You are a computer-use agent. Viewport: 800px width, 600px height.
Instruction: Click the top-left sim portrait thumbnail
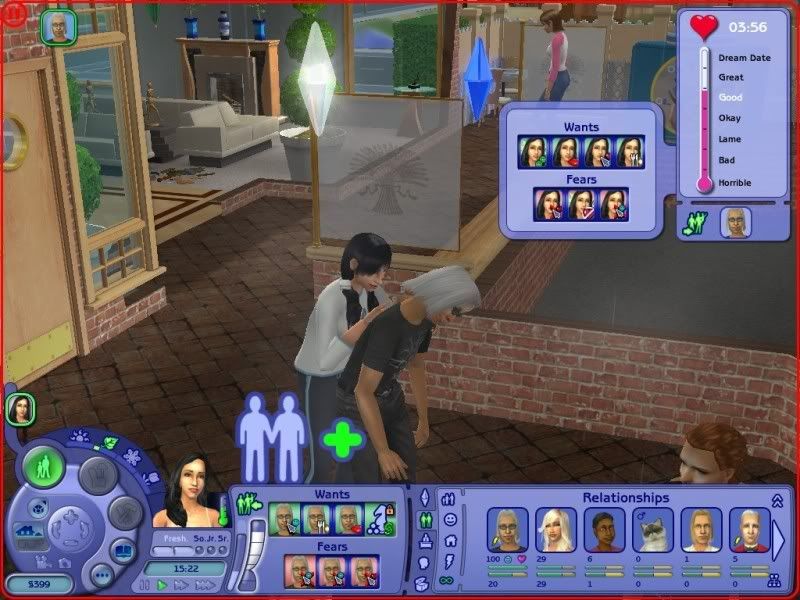coord(56,27)
